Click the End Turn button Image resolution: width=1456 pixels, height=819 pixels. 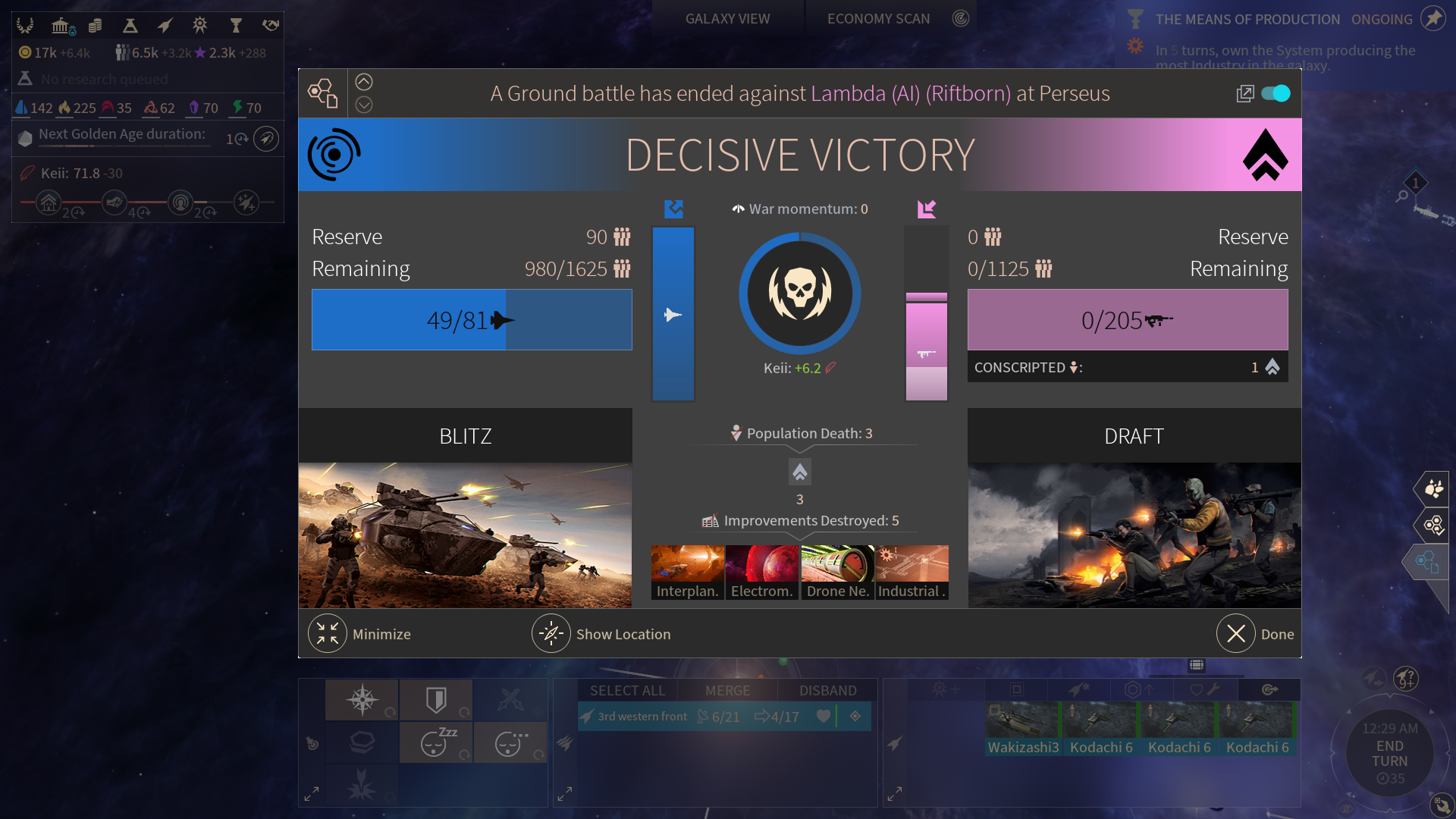[1389, 753]
